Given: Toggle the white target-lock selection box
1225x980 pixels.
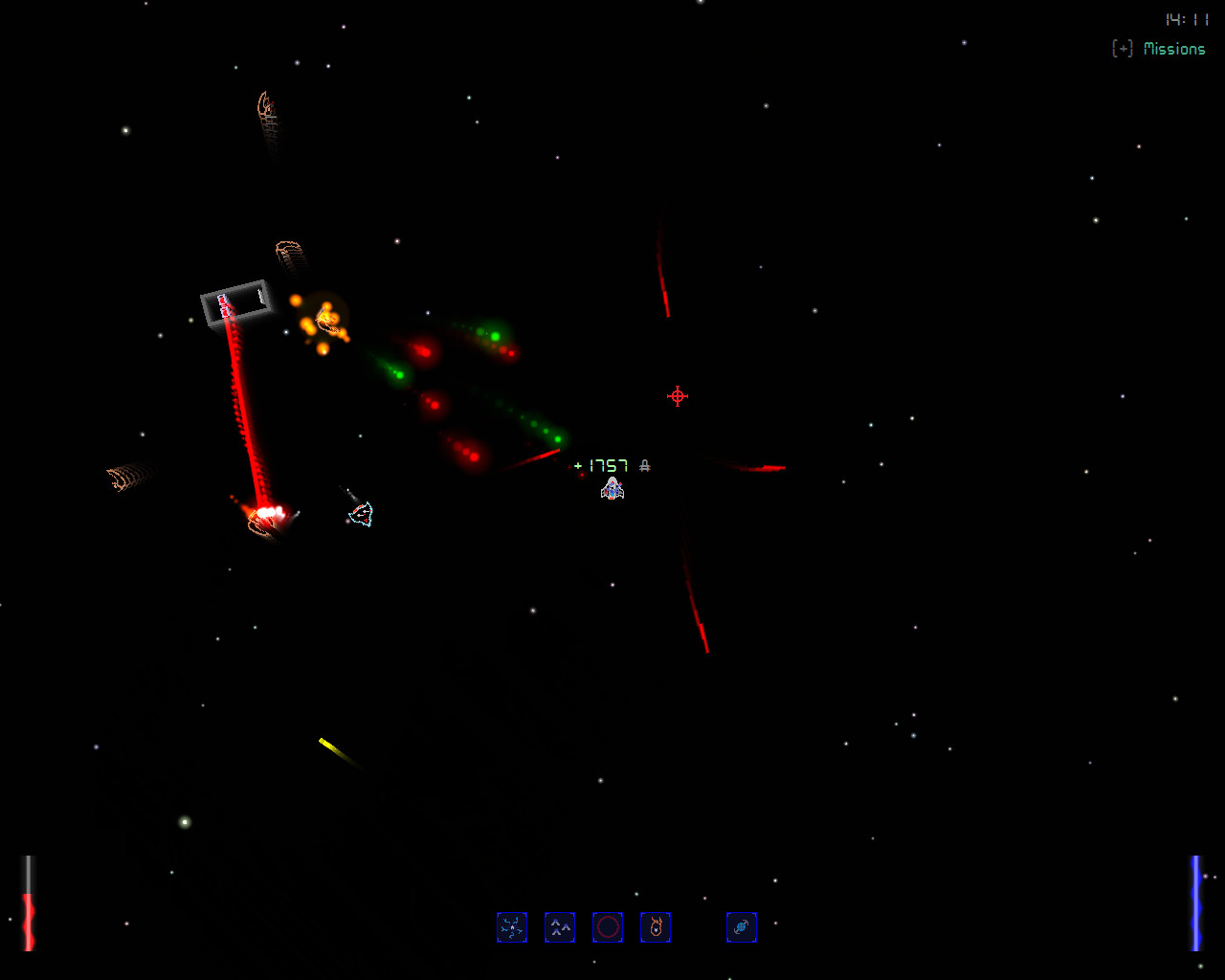Looking at the screenshot, I should click(236, 303).
